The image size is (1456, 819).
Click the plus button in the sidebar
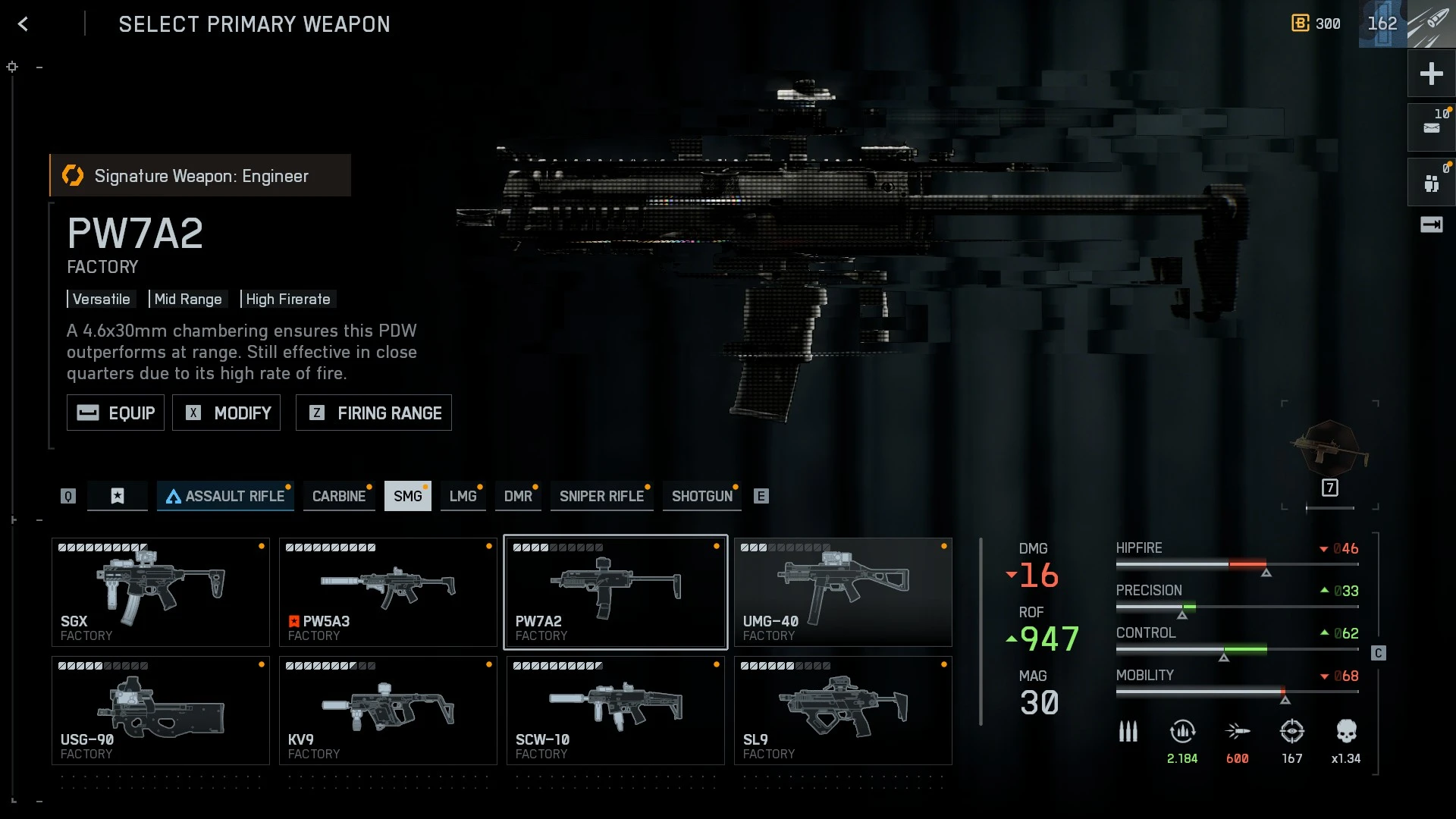pos(1431,74)
